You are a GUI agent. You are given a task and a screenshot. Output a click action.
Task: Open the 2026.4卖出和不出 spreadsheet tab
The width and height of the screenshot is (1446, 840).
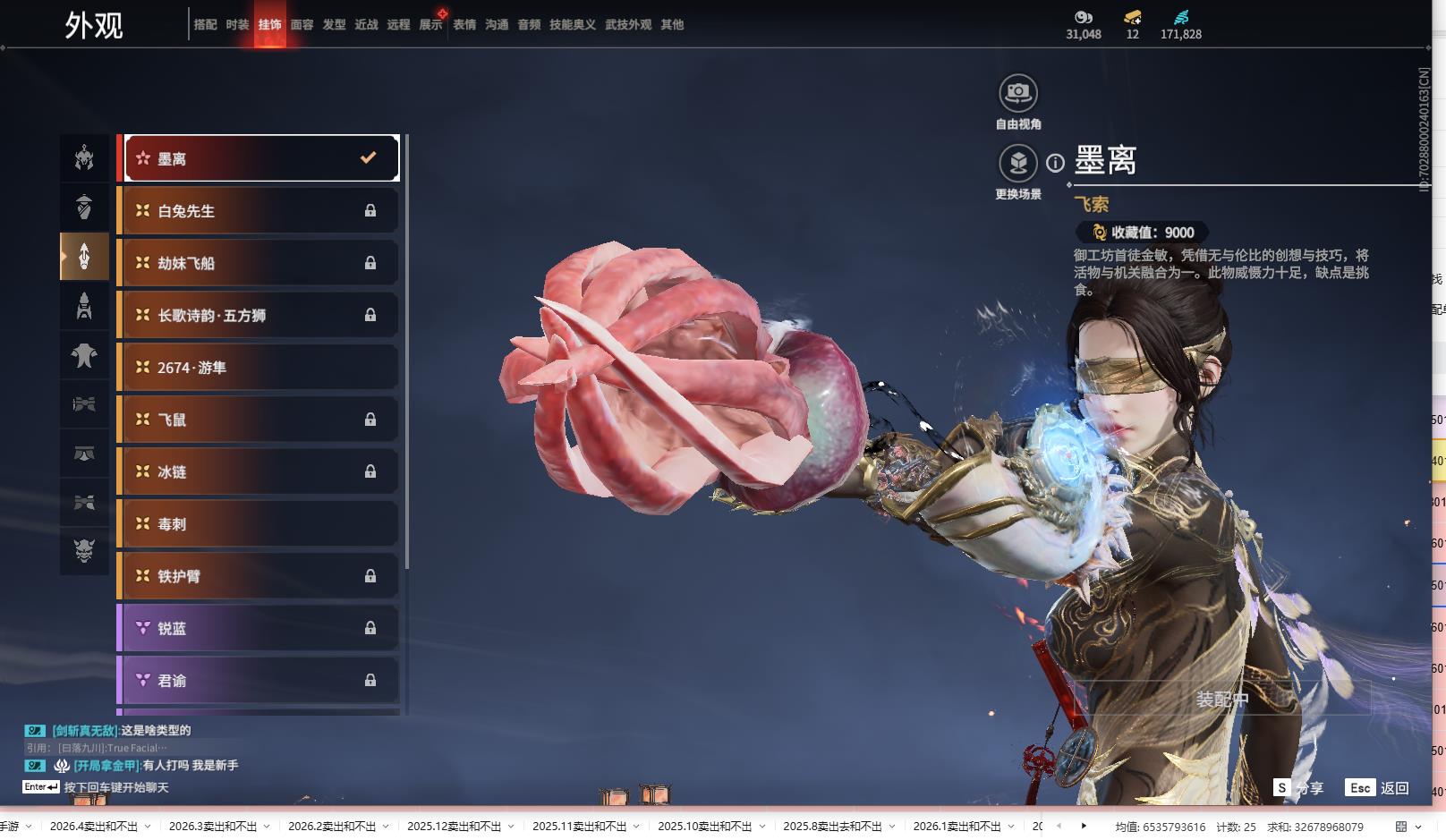point(94,826)
